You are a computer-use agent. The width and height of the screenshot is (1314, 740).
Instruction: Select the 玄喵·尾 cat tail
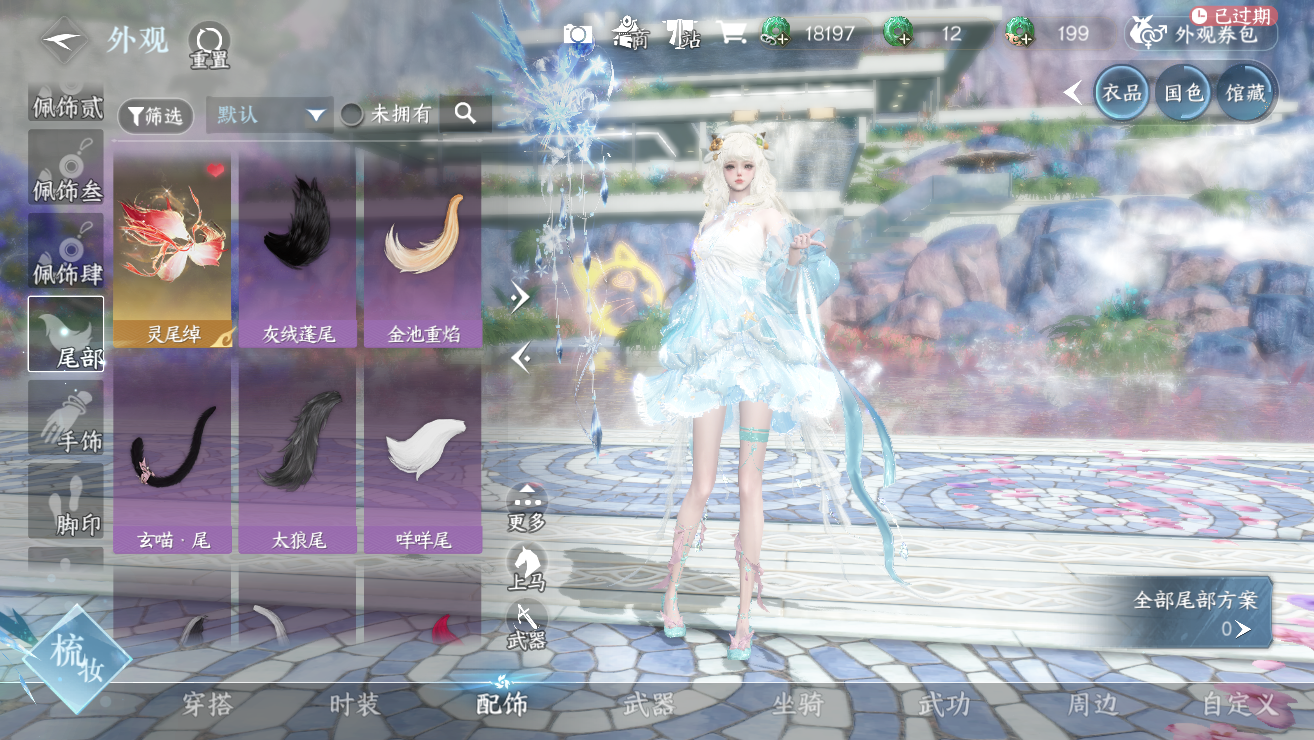[173, 457]
